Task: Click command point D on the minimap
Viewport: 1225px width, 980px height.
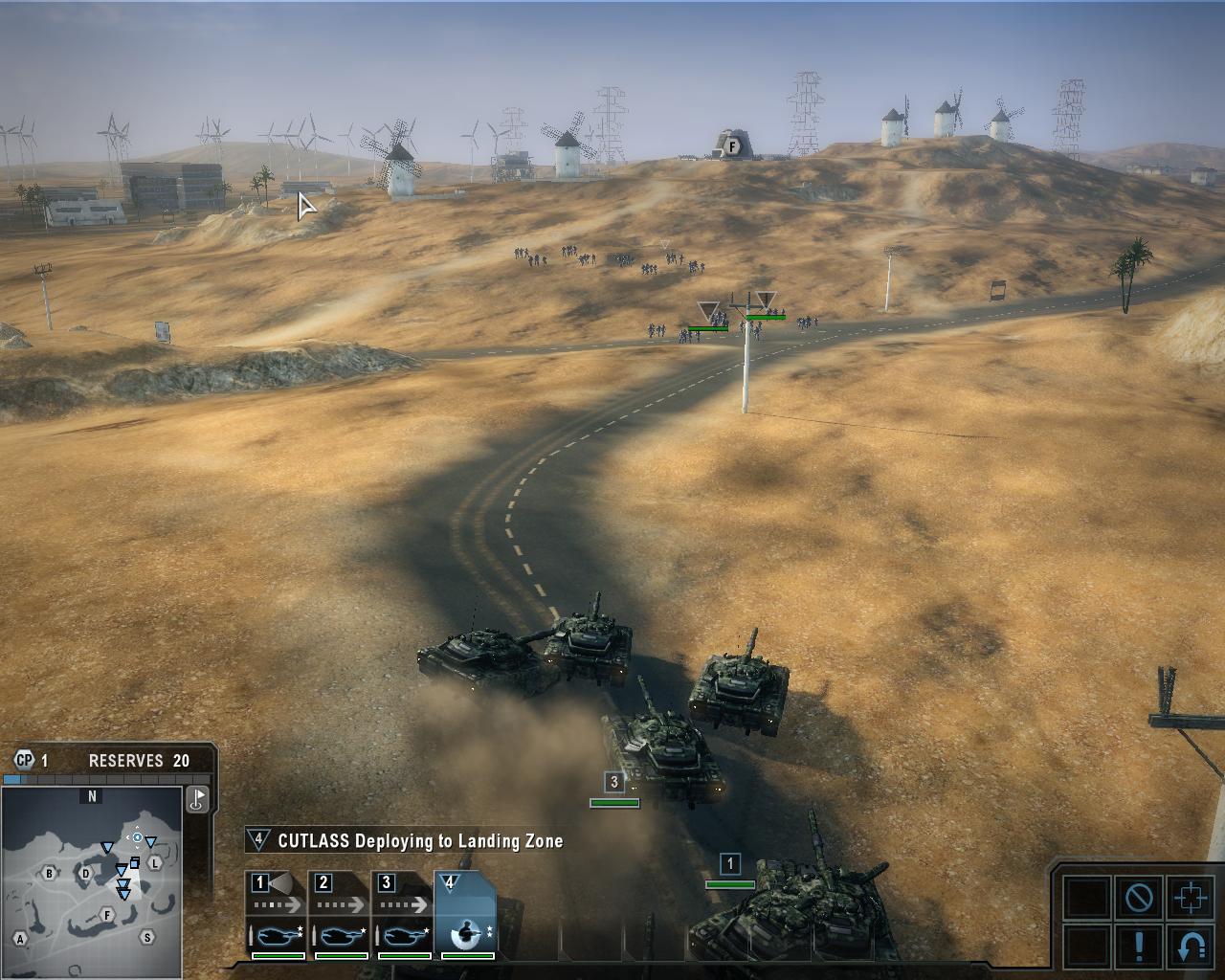Action: coord(86,873)
